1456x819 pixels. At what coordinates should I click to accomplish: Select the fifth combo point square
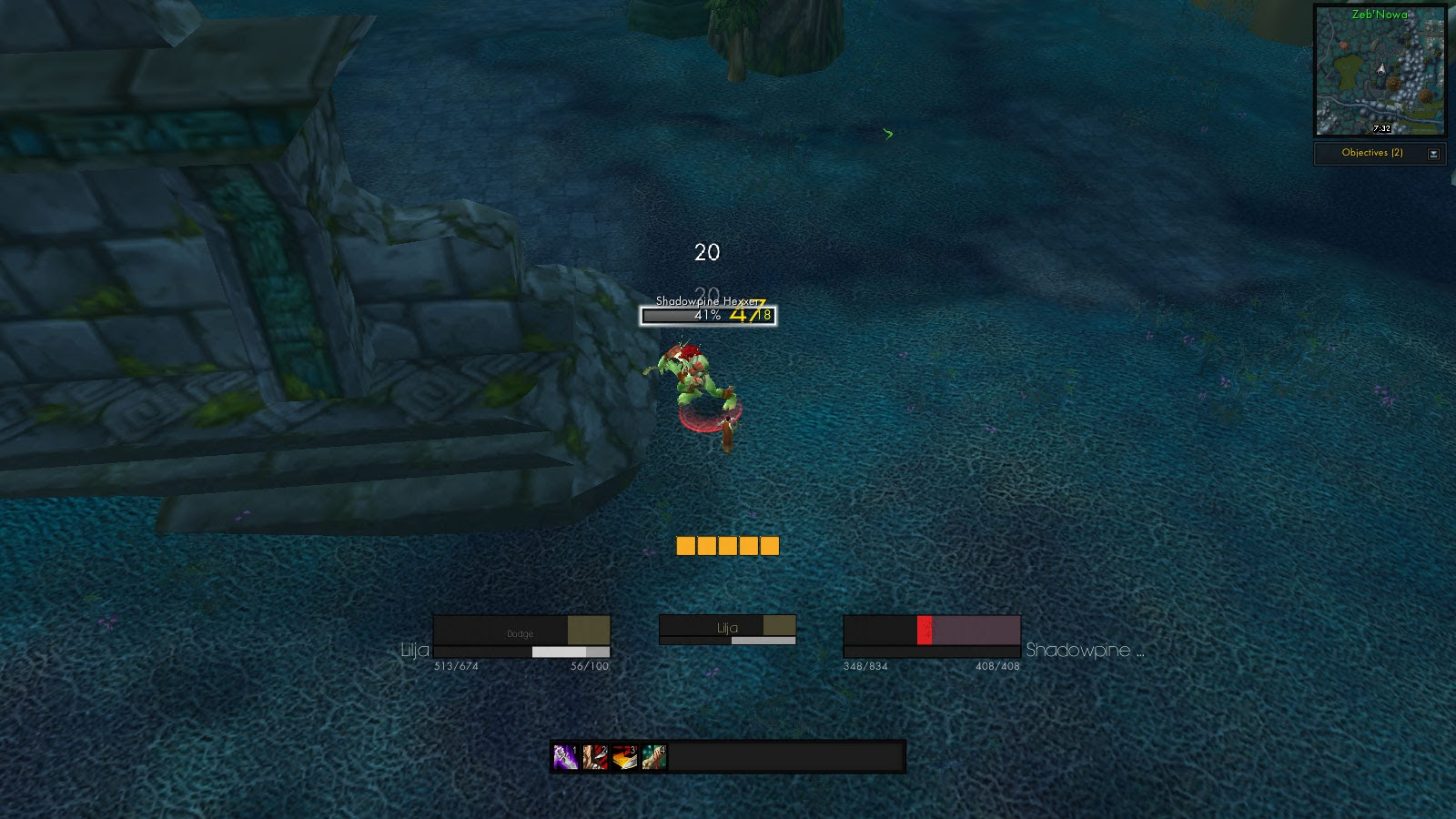coord(771,546)
